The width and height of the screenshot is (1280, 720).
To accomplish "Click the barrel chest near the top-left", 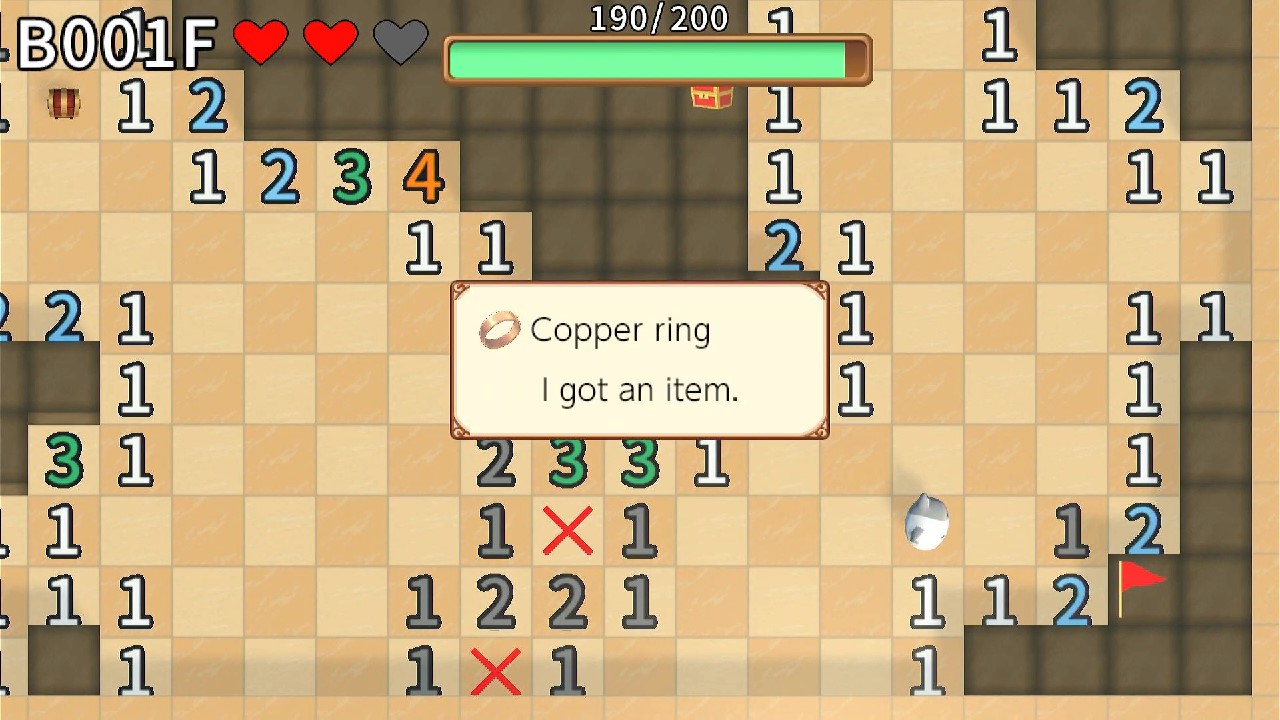I will click(x=64, y=103).
